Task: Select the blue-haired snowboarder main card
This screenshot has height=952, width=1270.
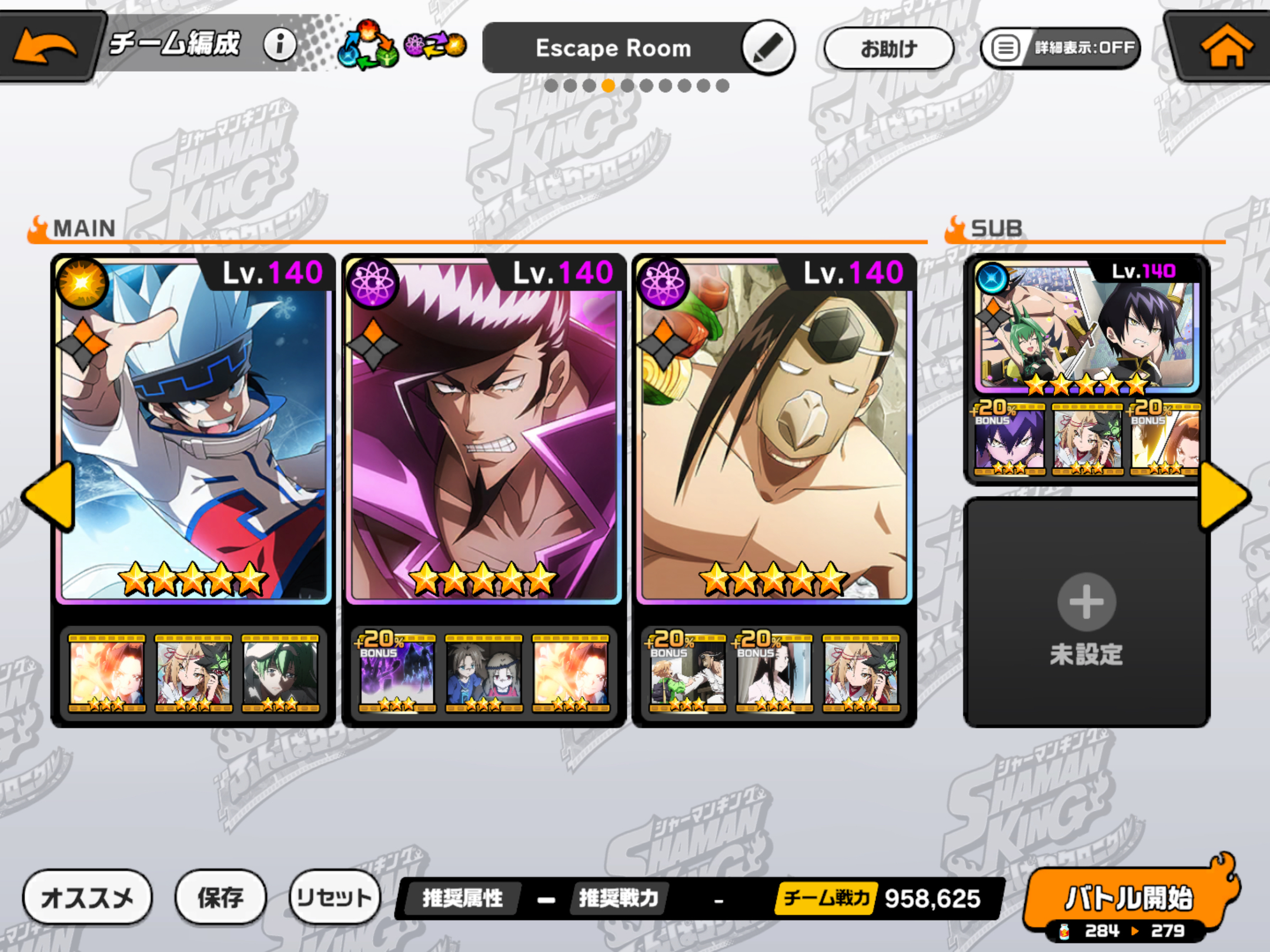Action: tap(194, 429)
